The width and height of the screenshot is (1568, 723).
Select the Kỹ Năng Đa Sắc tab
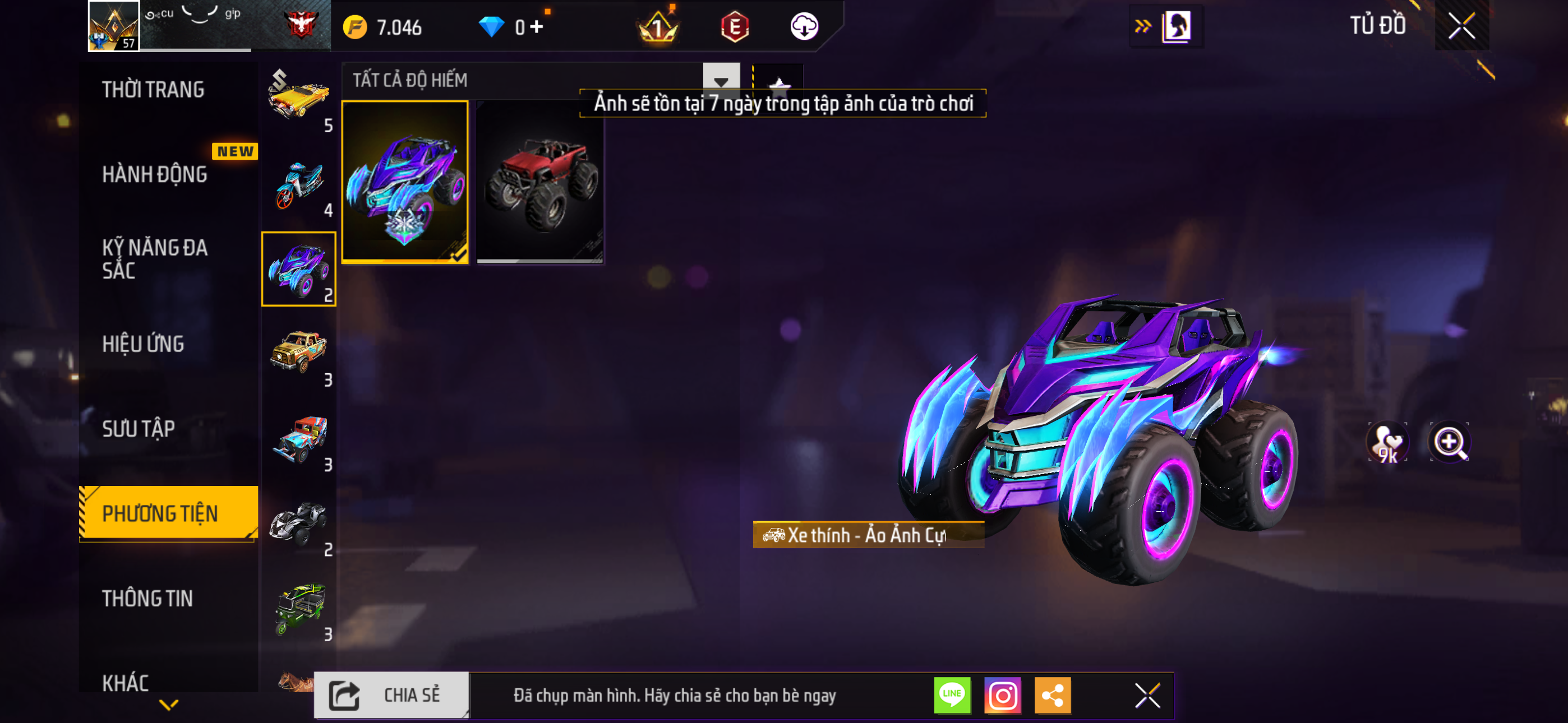[155, 258]
